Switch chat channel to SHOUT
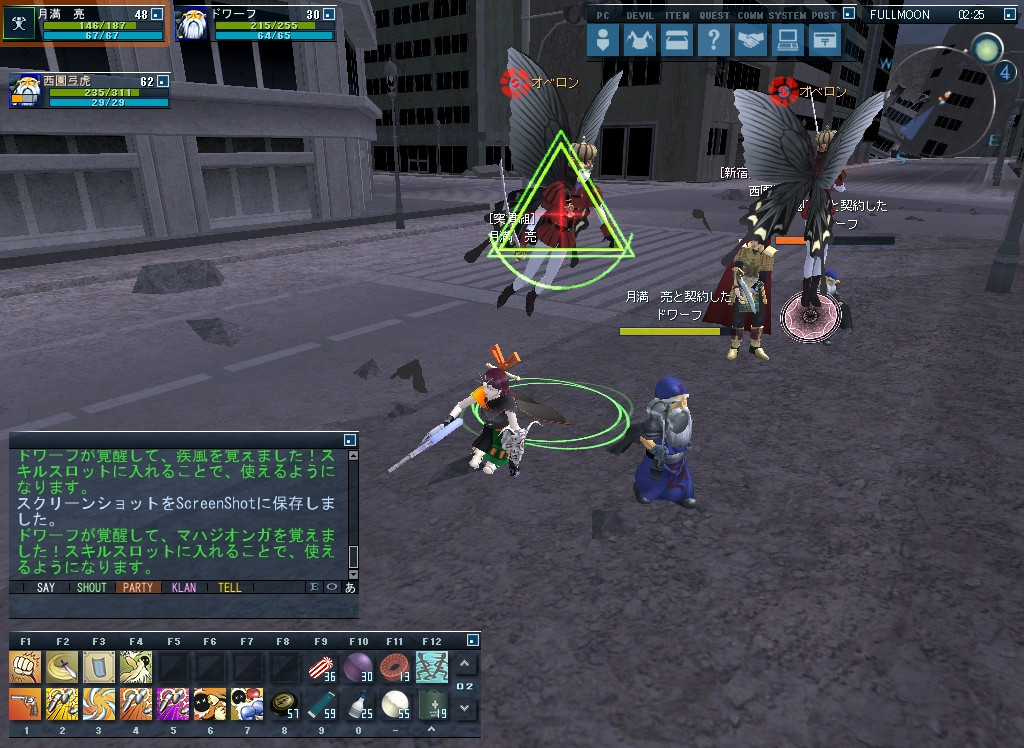This screenshot has width=1024, height=748. pyautogui.click(x=91, y=587)
